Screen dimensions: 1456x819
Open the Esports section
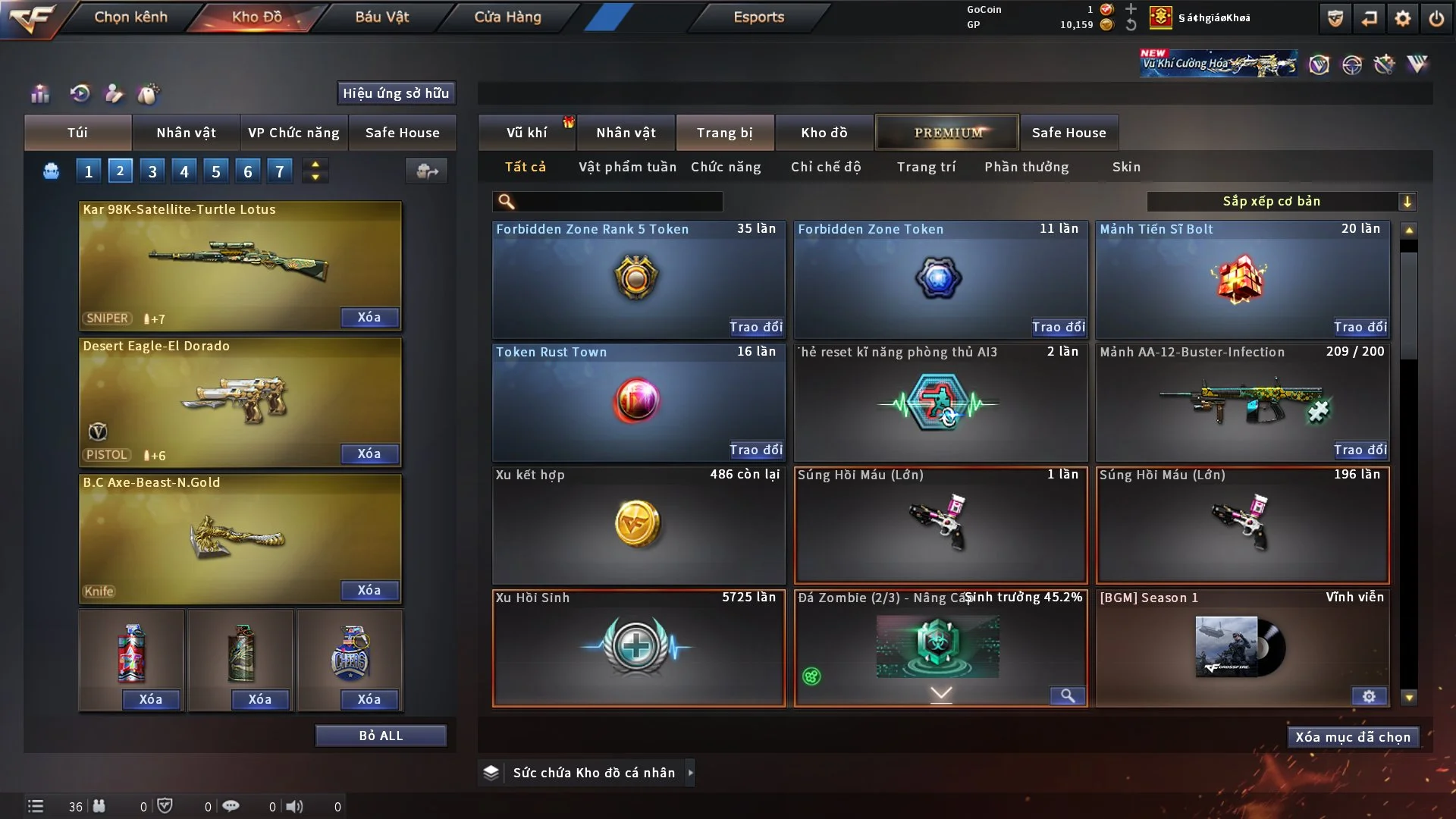click(758, 17)
